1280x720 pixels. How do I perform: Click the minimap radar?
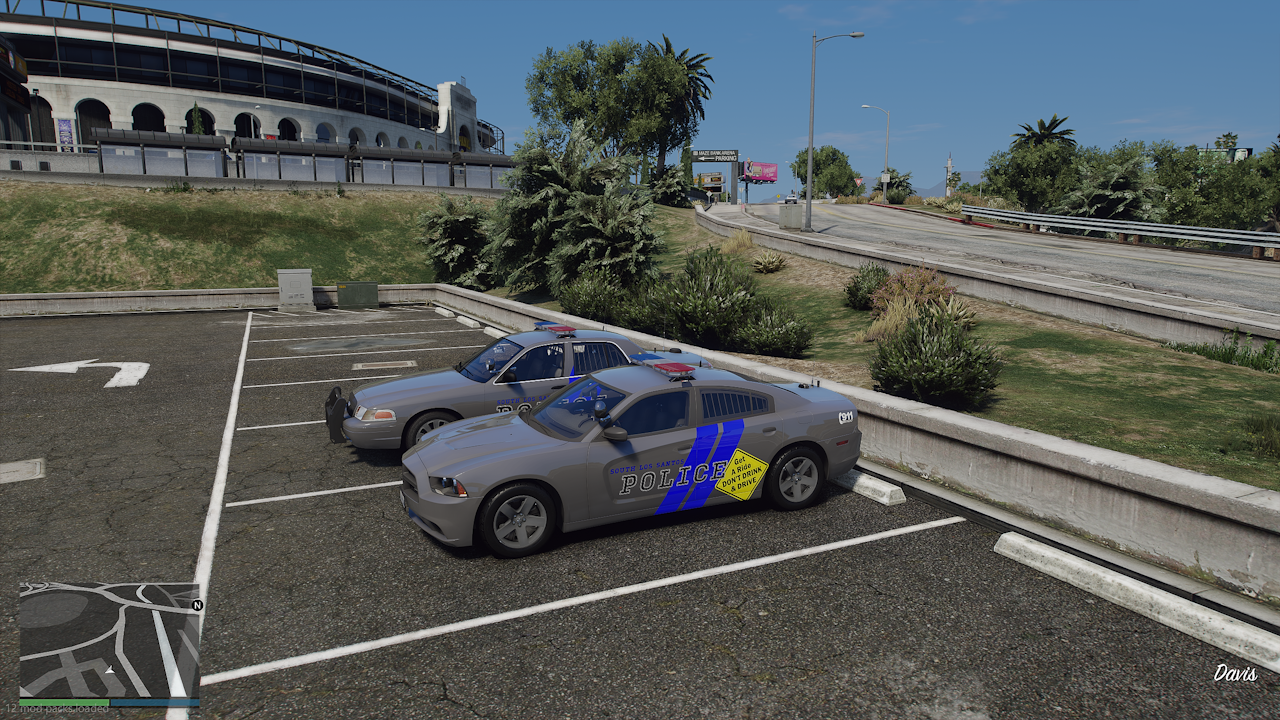coord(108,640)
